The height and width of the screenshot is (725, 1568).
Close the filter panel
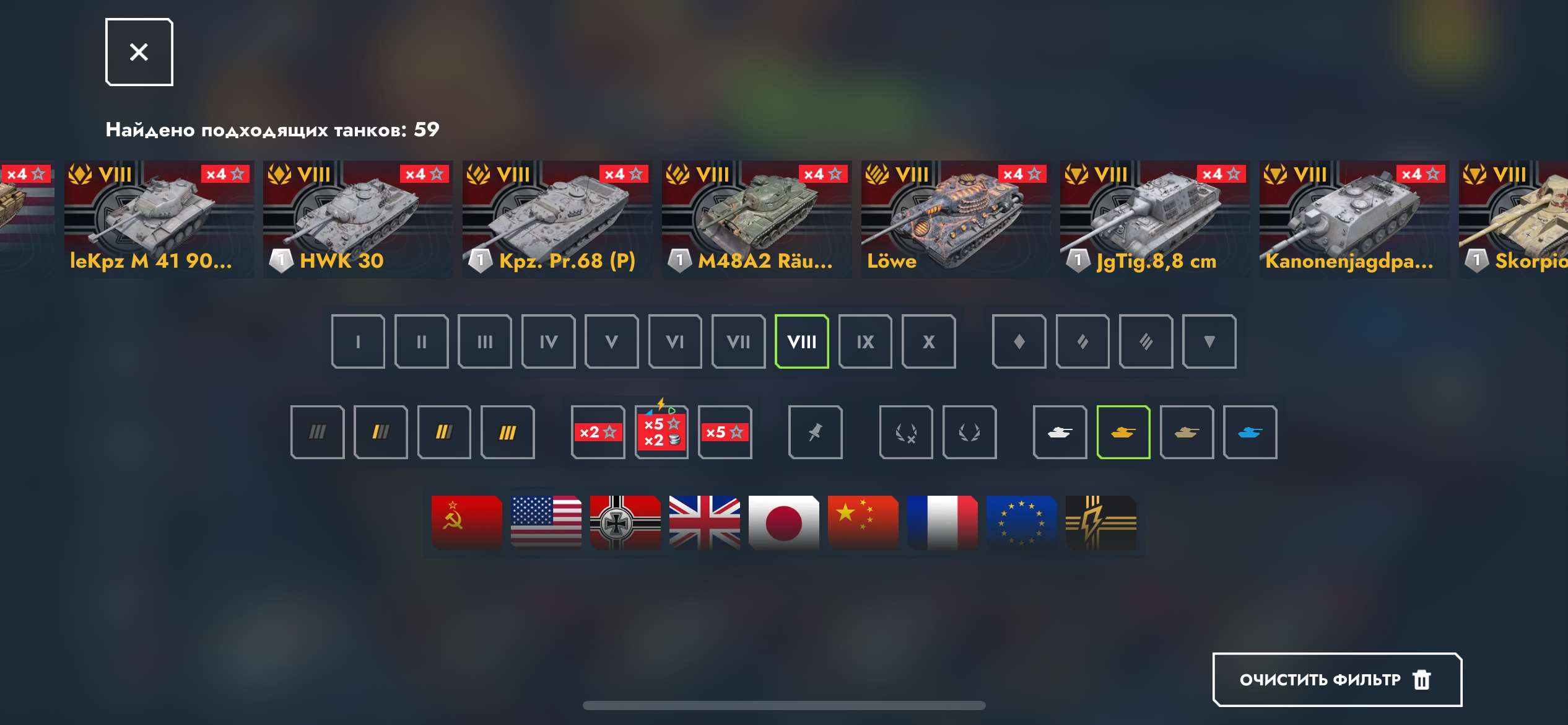[x=139, y=51]
